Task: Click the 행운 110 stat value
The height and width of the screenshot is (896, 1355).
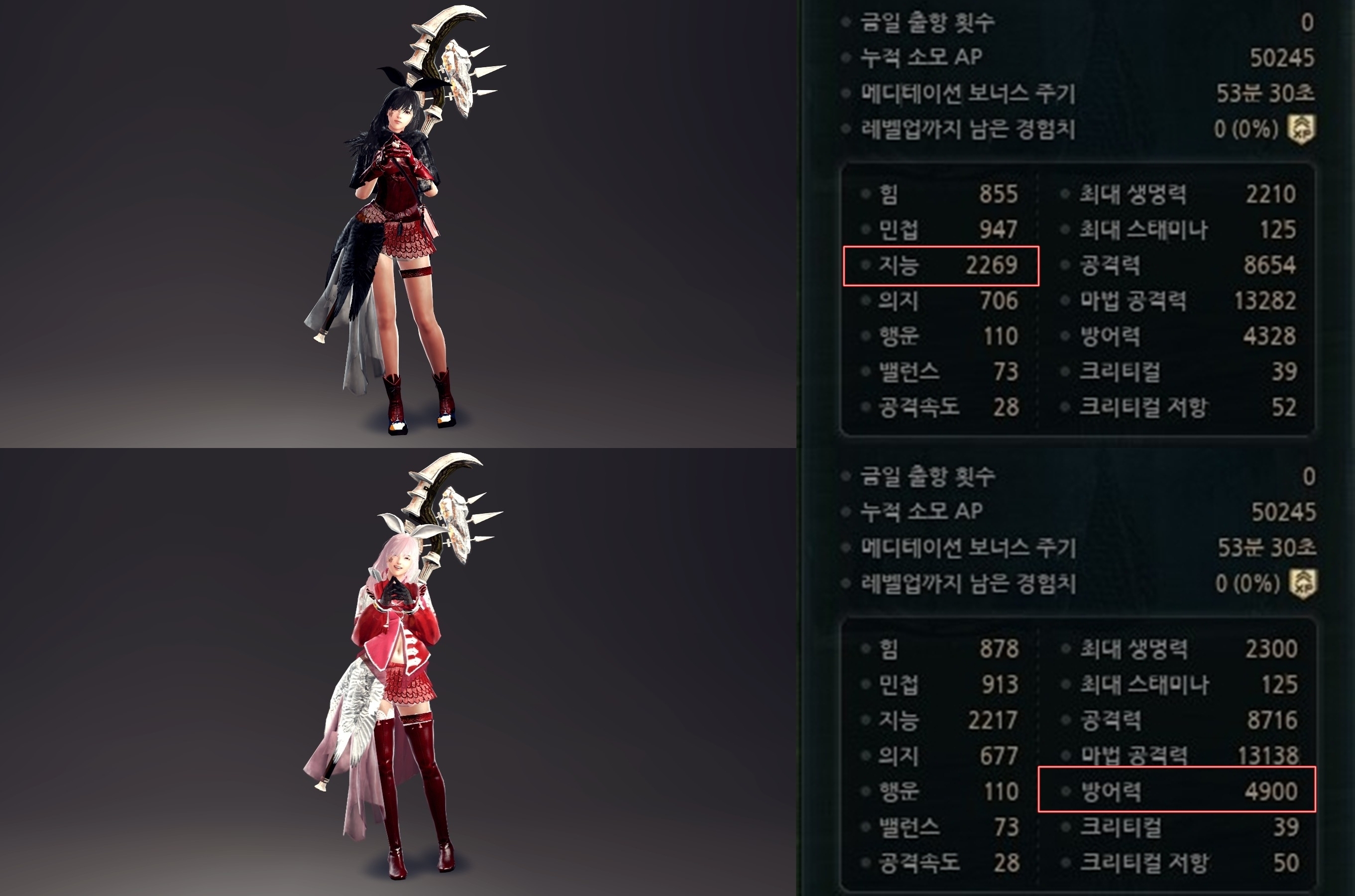Action: click(x=1004, y=336)
